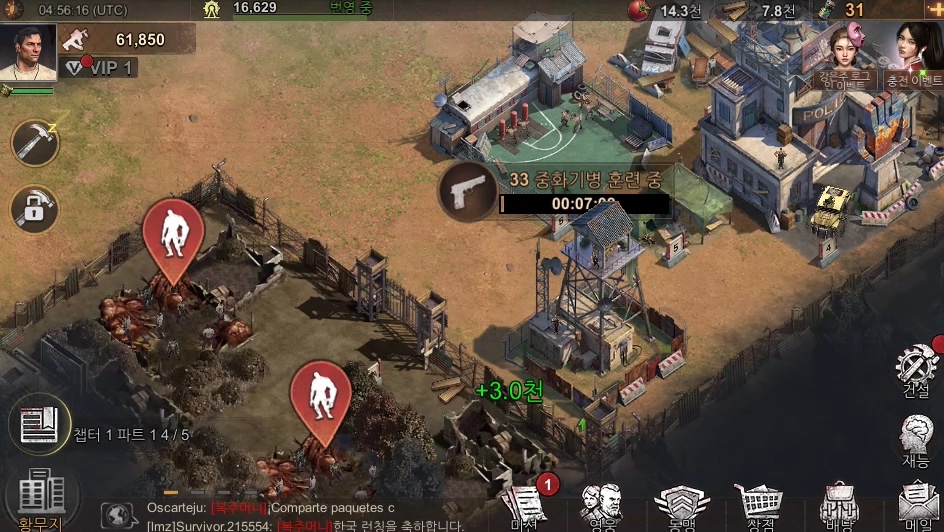The height and width of the screenshot is (532, 944).
Task: Open the Heroes (영웅) menu
Action: (602, 506)
